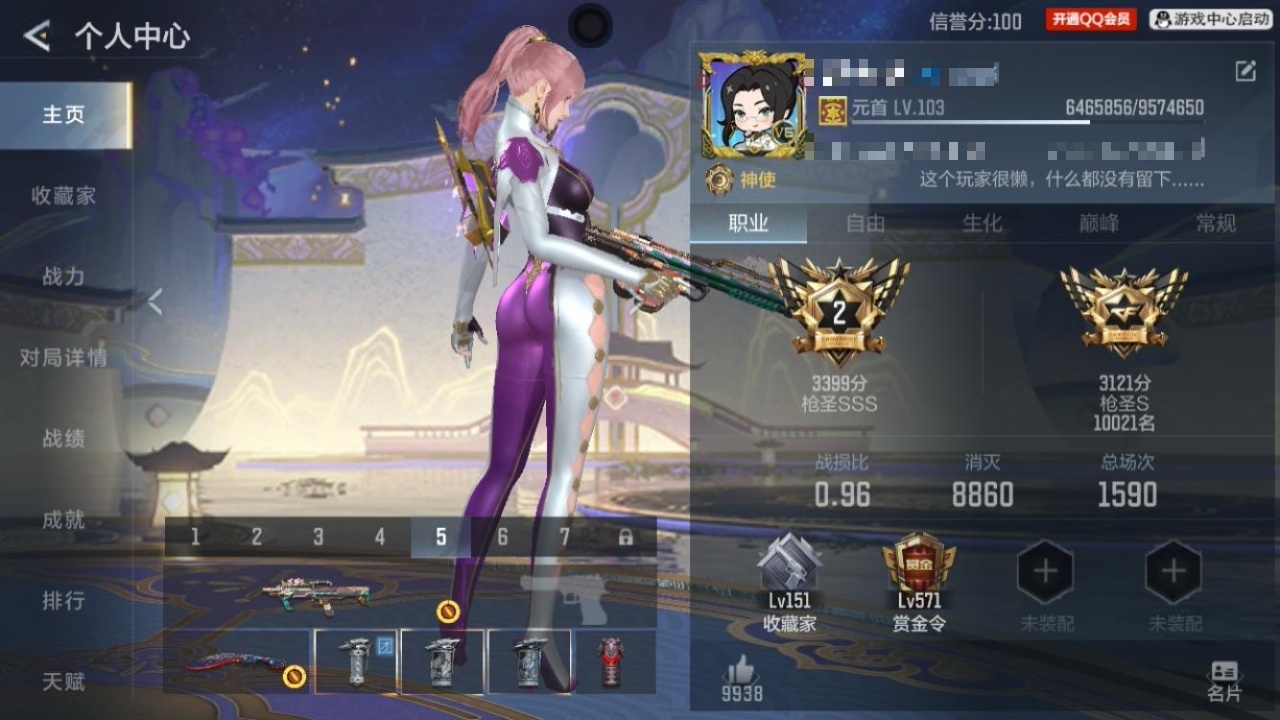
Task: Select loadout slot number 3
Action: tap(318, 538)
